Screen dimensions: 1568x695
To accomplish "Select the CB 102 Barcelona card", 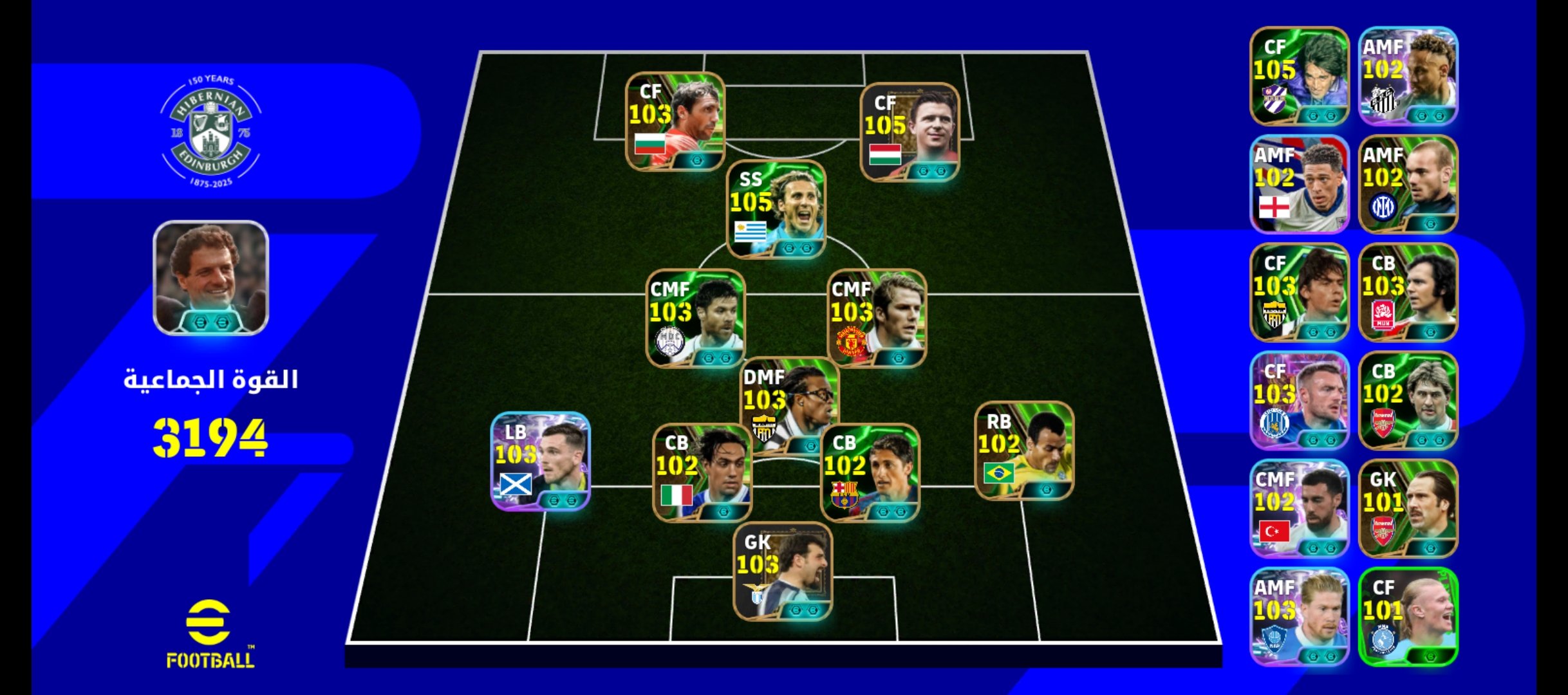I will pyautogui.click(x=870, y=472).
